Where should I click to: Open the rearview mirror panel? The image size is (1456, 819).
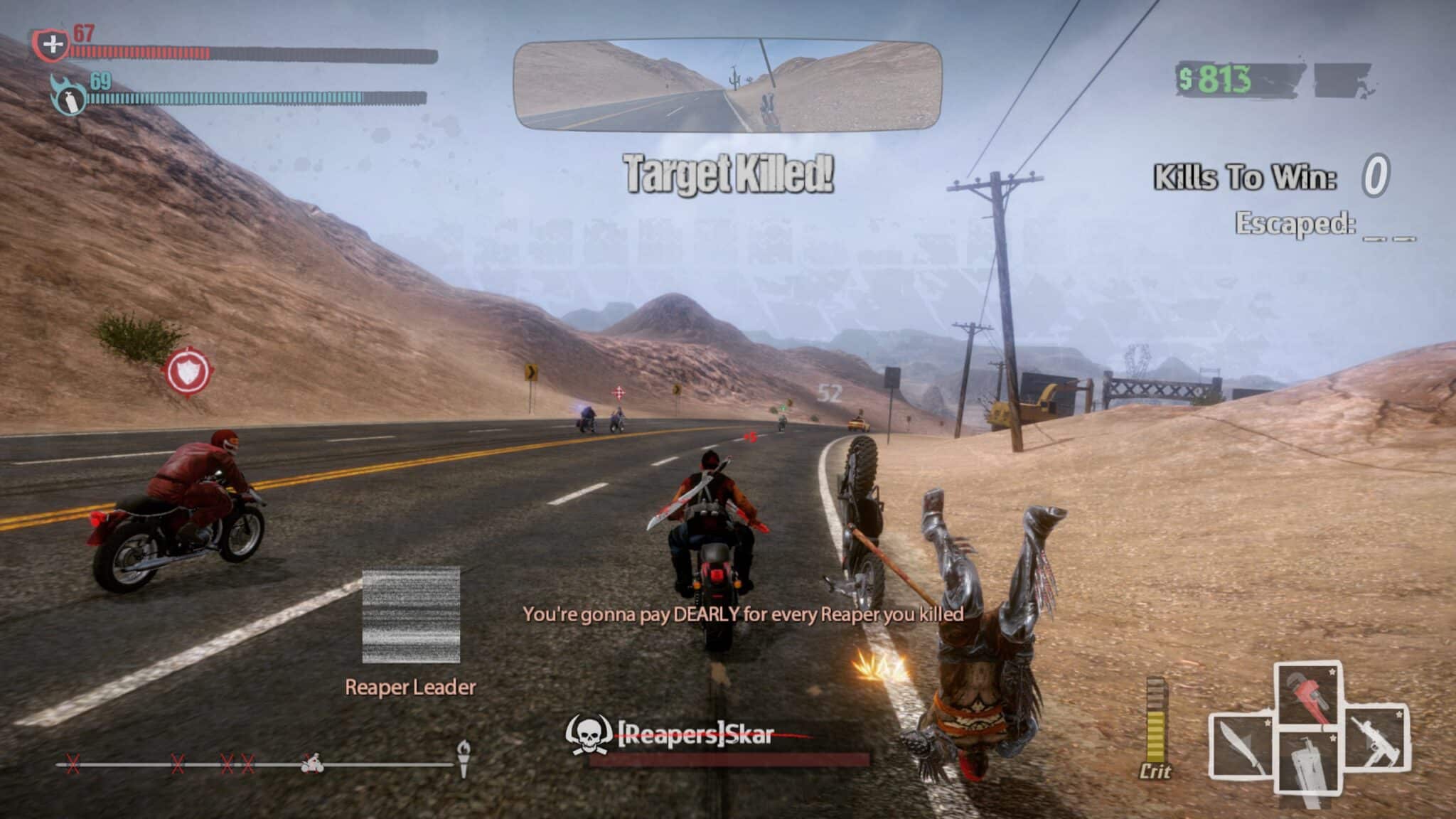(x=728, y=85)
